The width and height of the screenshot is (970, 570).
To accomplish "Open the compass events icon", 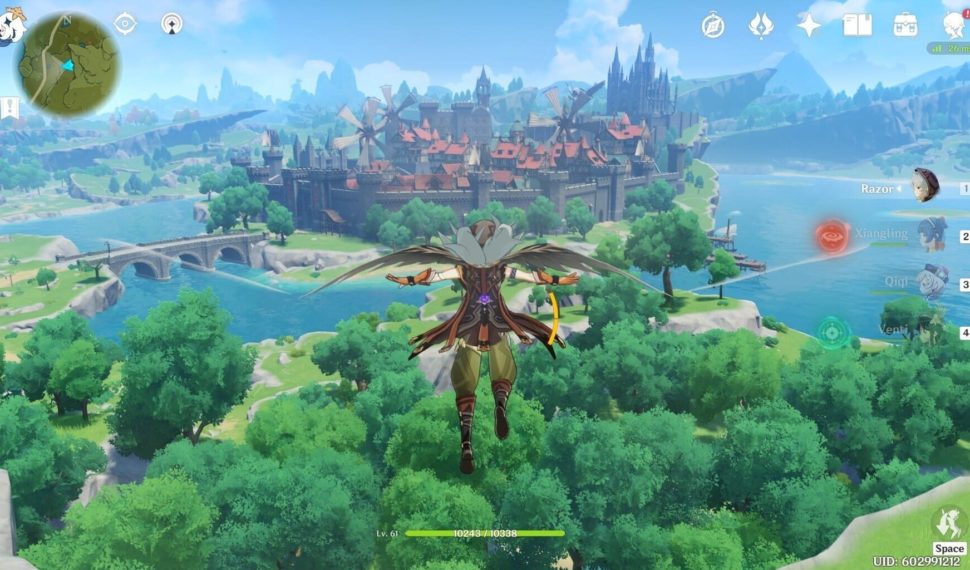I will coord(713,25).
